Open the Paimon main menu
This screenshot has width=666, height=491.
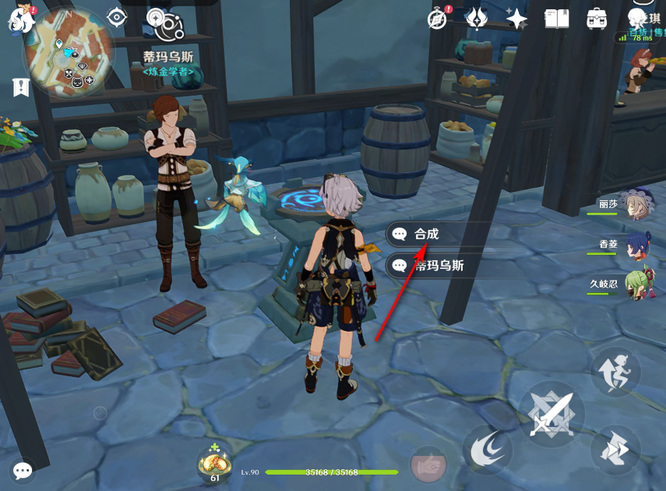click(17, 22)
